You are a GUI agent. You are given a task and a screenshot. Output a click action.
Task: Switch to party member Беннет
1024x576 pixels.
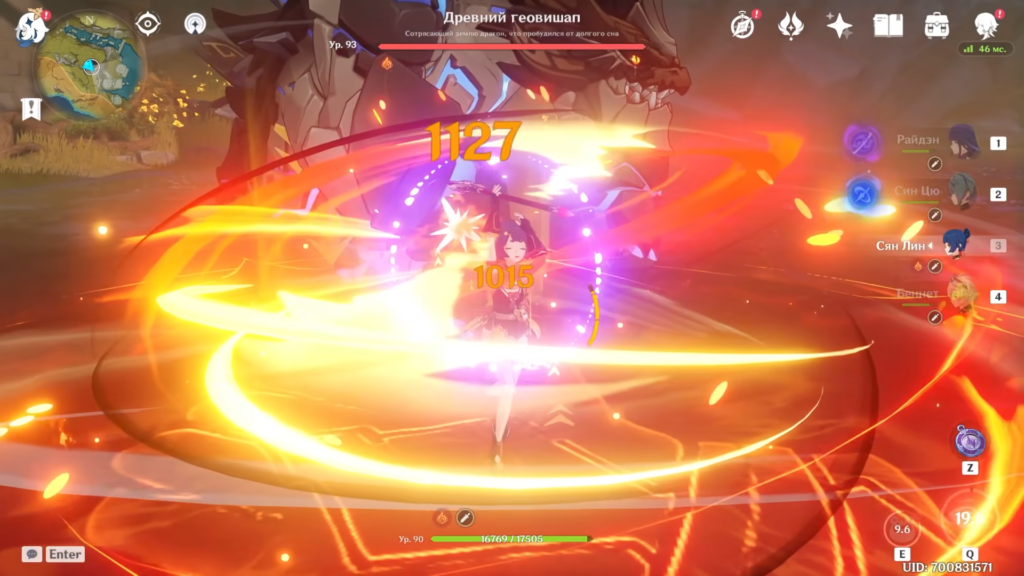click(960, 296)
